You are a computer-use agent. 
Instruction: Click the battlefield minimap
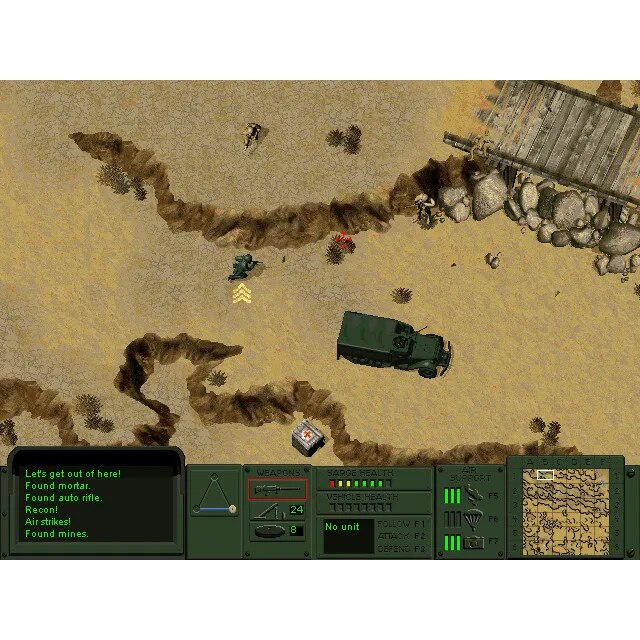coord(566,509)
